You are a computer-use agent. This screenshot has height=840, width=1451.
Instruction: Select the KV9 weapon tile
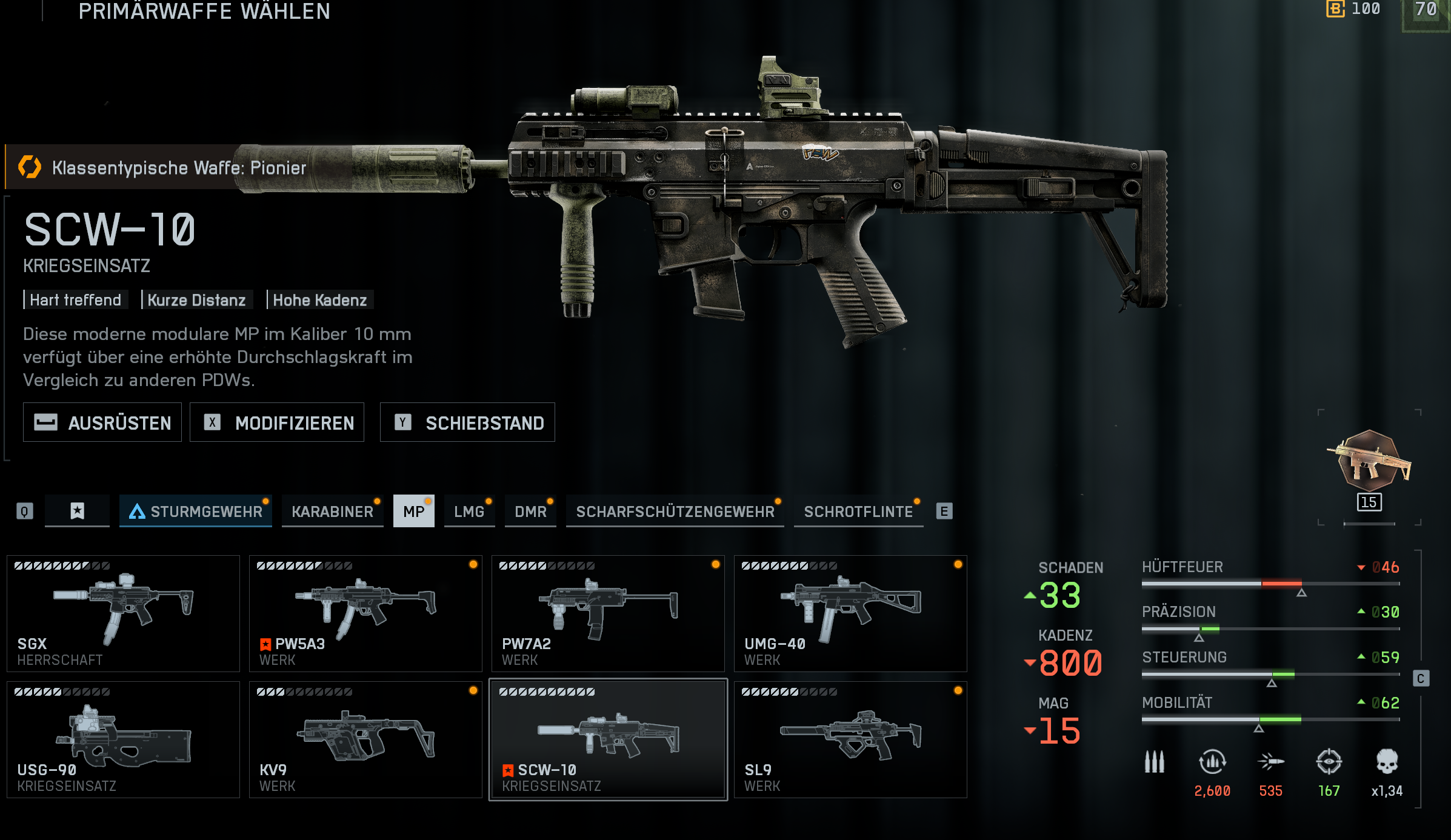click(365, 739)
